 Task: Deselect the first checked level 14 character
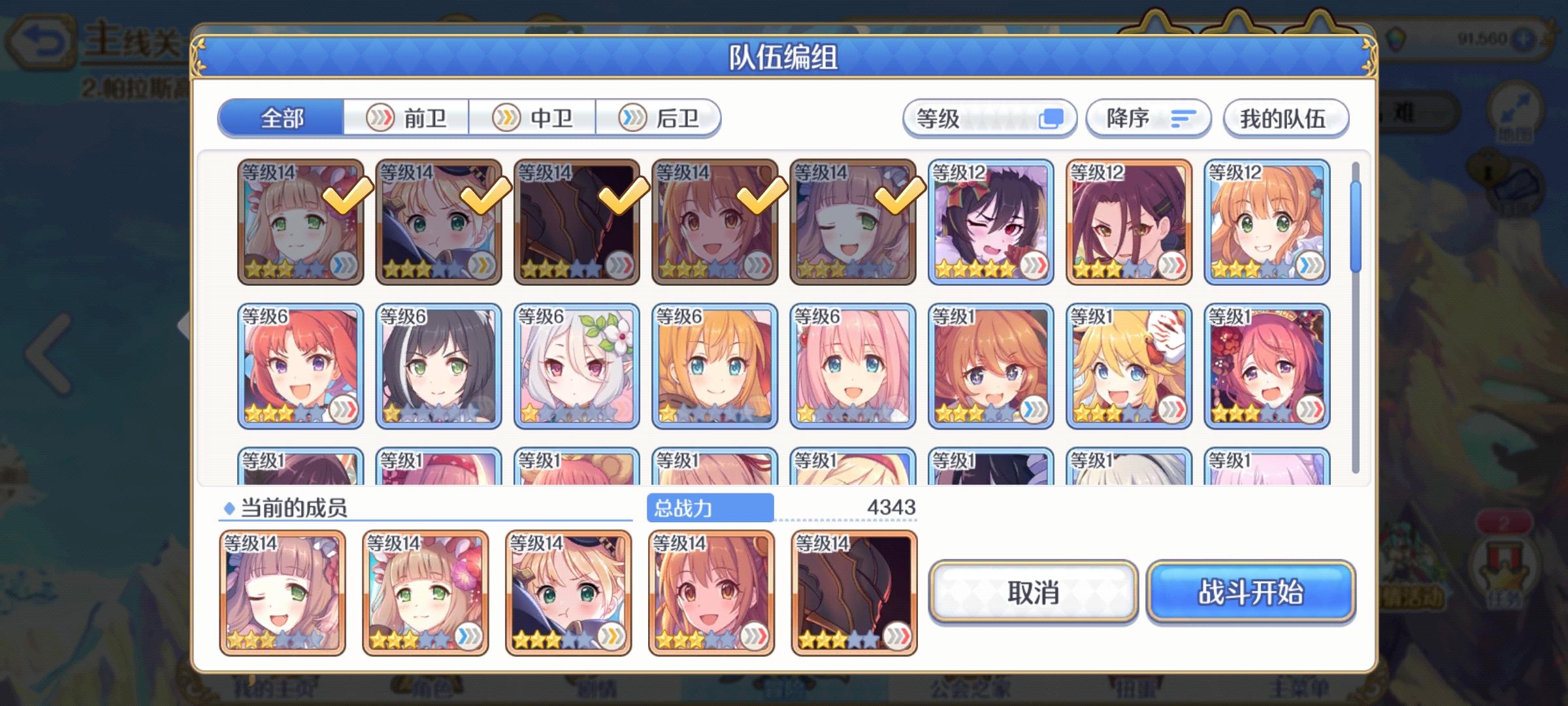pyautogui.click(x=301, y=222)
